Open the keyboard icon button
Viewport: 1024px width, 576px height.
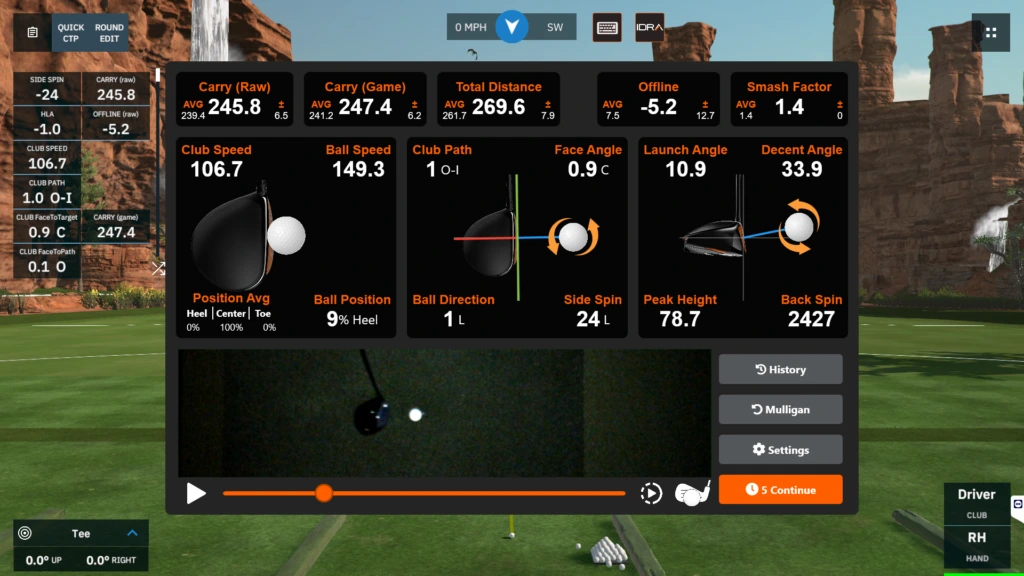[x=607, y=27]
